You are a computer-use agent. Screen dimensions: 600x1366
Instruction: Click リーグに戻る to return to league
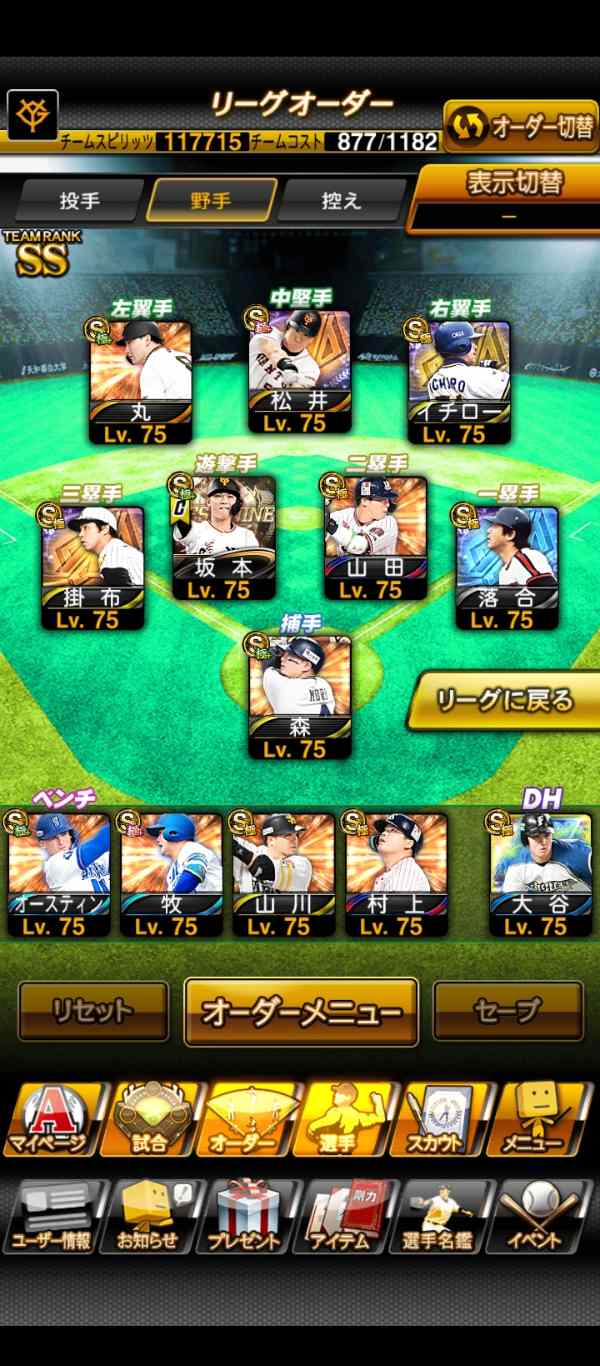(x=505, y=701)
